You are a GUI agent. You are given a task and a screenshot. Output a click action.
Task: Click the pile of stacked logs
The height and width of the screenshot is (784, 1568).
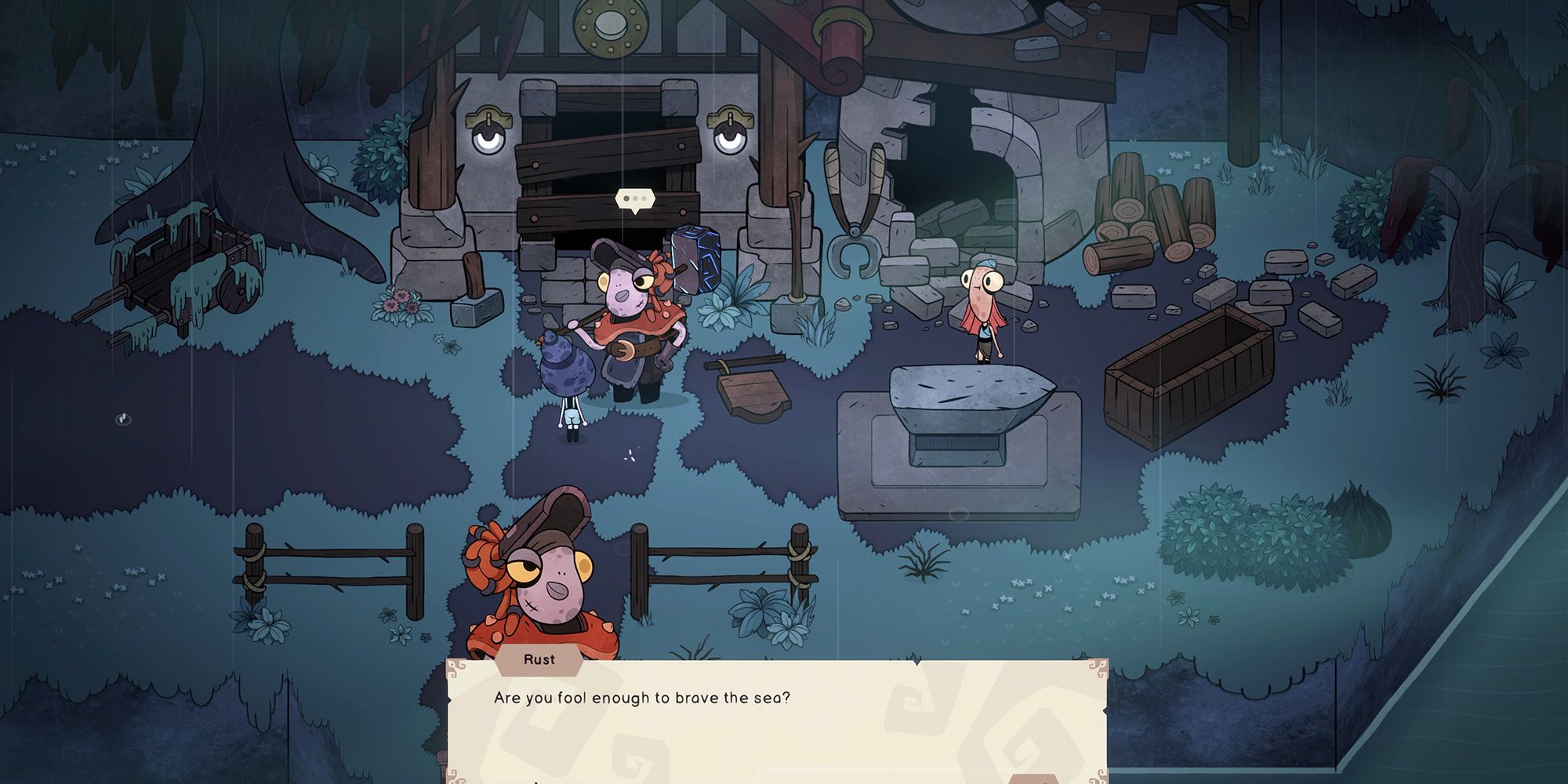[x=1145, y=220]
